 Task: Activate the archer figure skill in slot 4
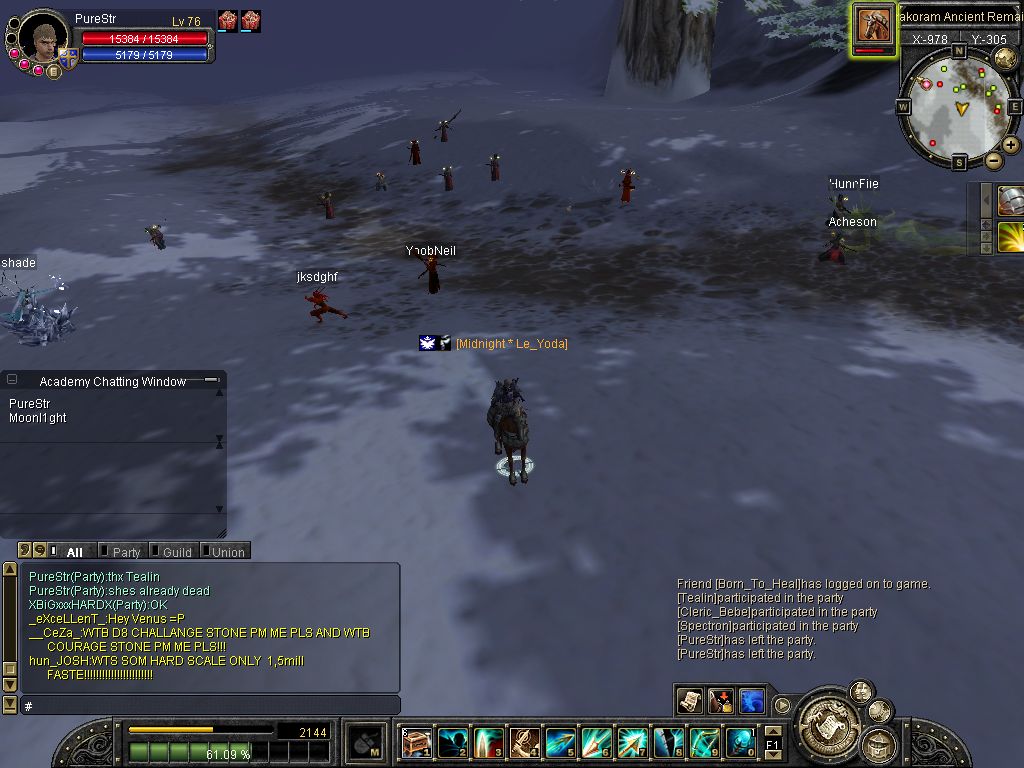coord(524,743)
